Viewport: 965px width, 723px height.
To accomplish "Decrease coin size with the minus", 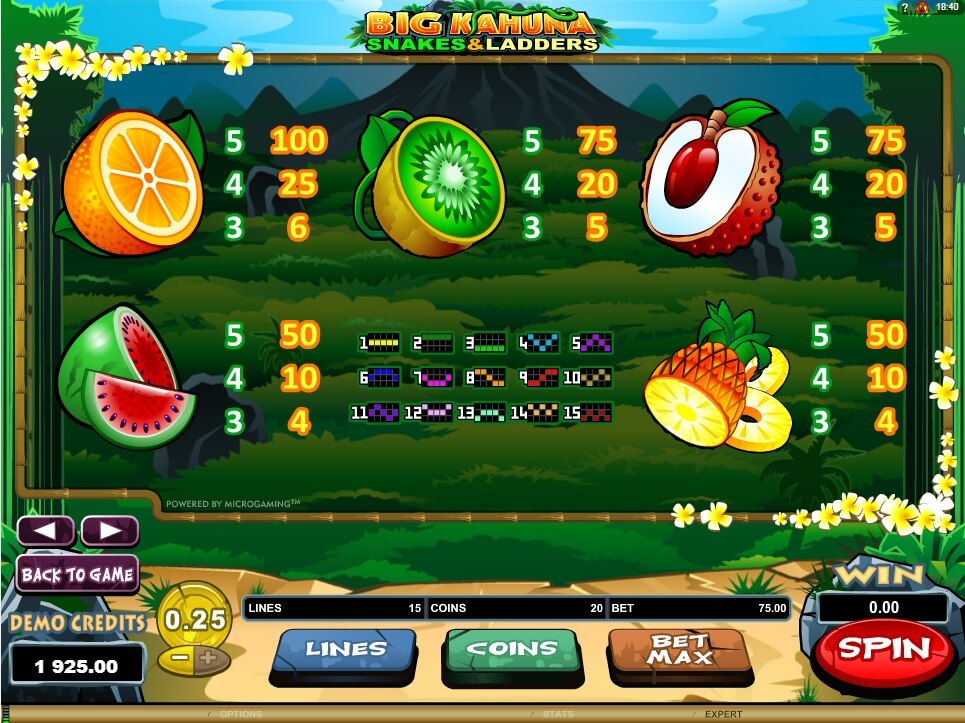I will pyautogui.click(x=180, y=660).
